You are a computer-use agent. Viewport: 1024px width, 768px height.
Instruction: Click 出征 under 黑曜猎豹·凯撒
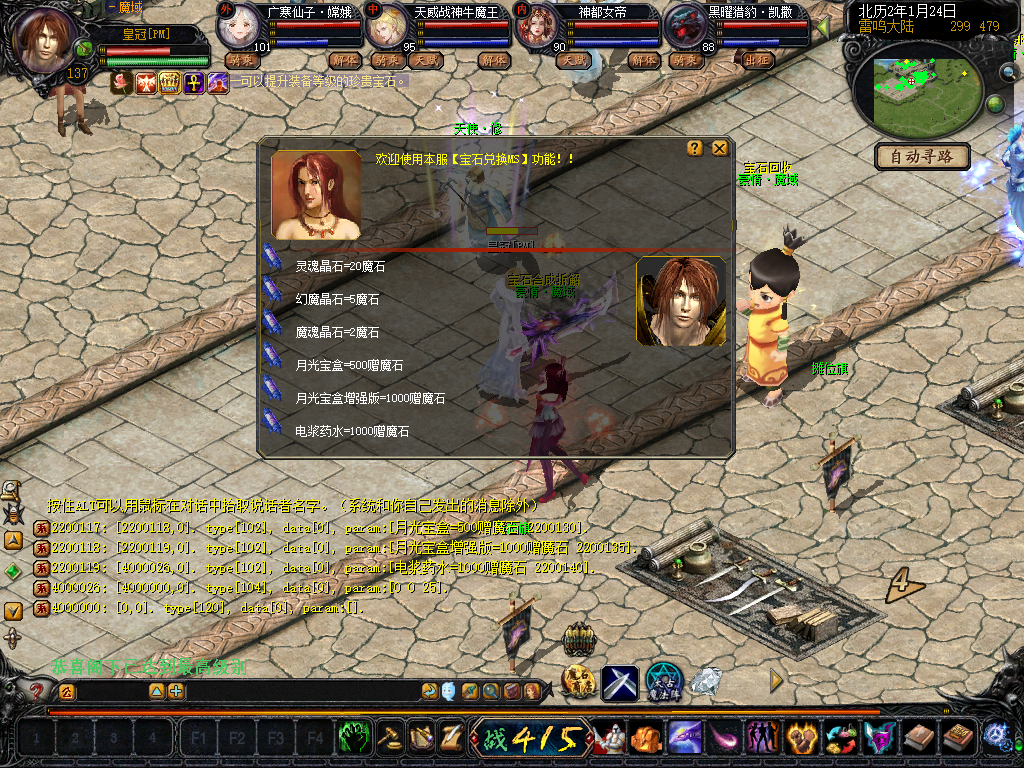coord(759,60)
